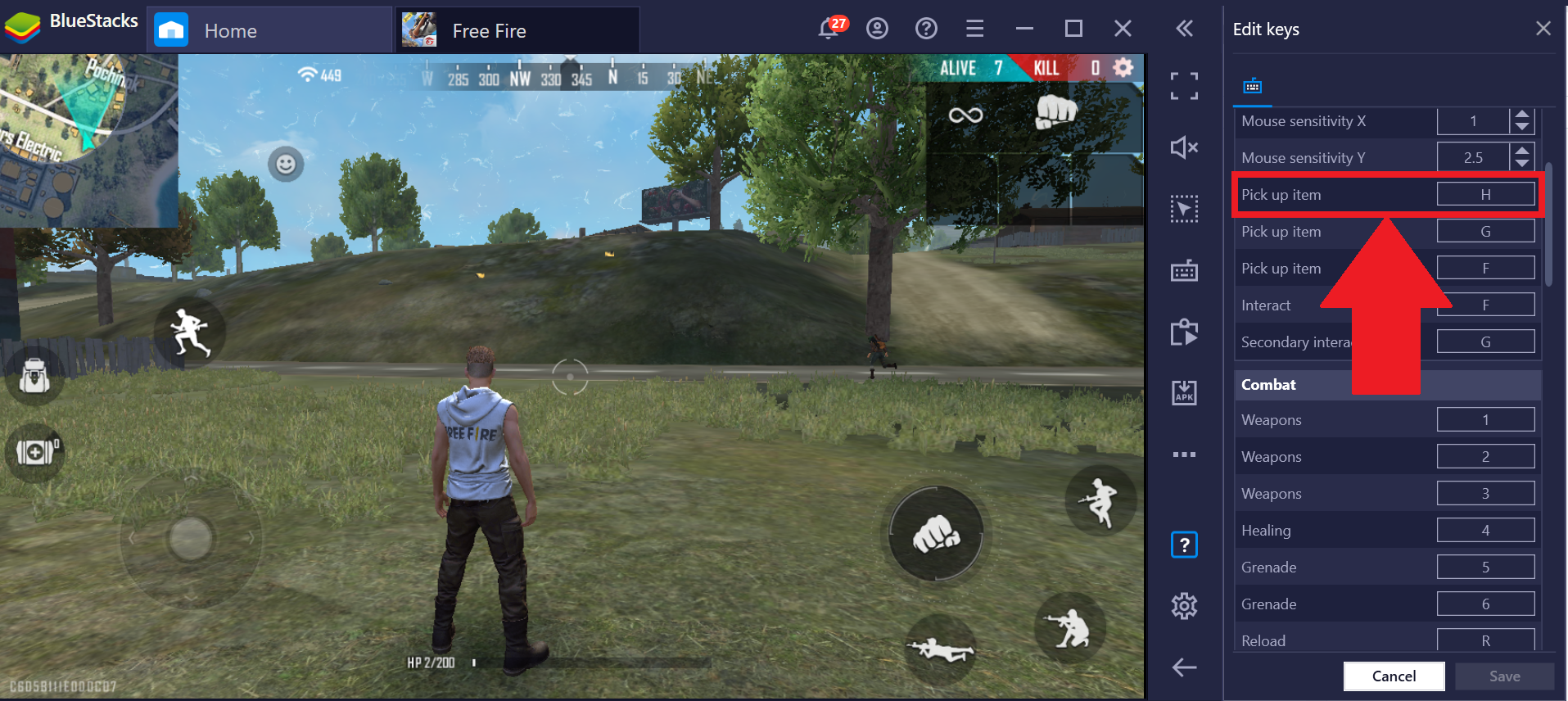Close the Edit keys panel
Screen dimensions: 1568x701
point(1543,29)
